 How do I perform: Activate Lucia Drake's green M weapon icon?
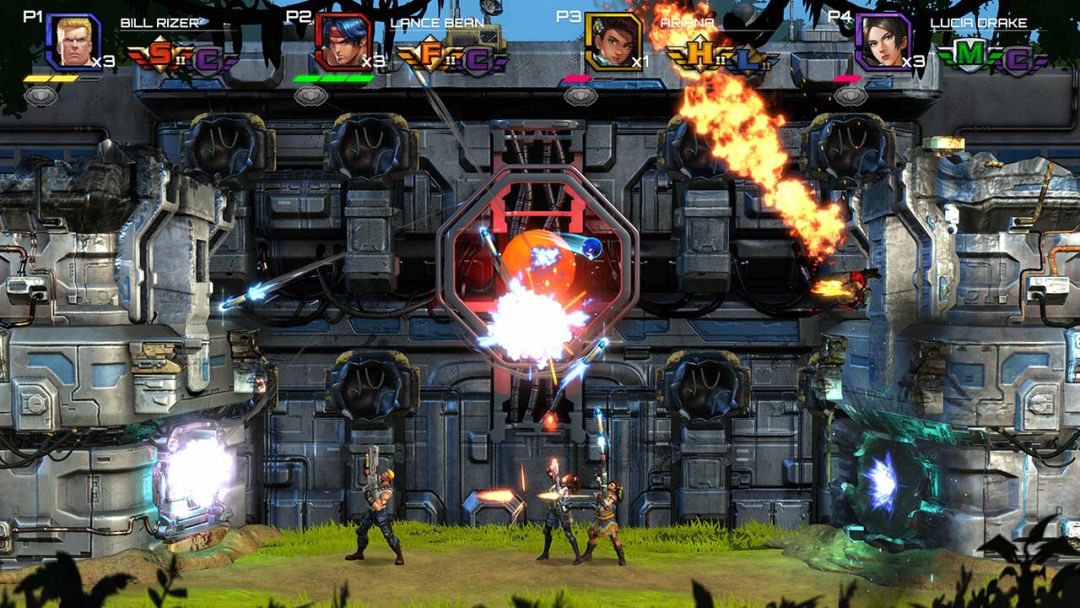click(x=968, y=55)
